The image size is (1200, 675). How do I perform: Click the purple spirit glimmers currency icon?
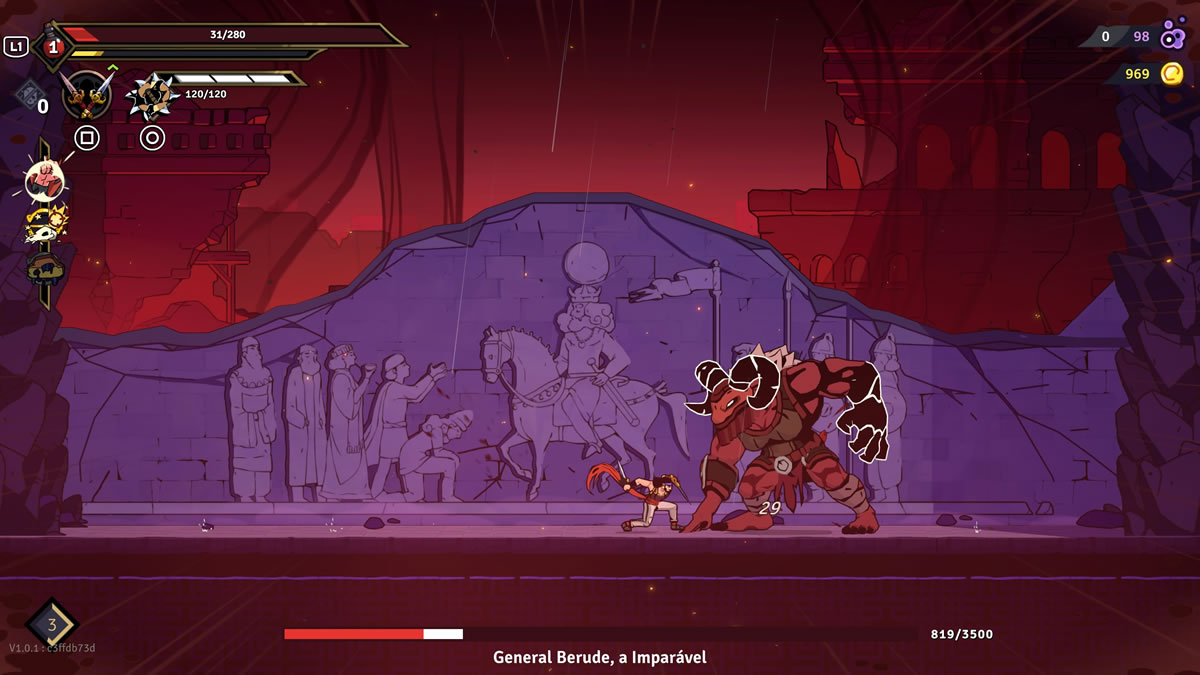tap(1173, 36)
